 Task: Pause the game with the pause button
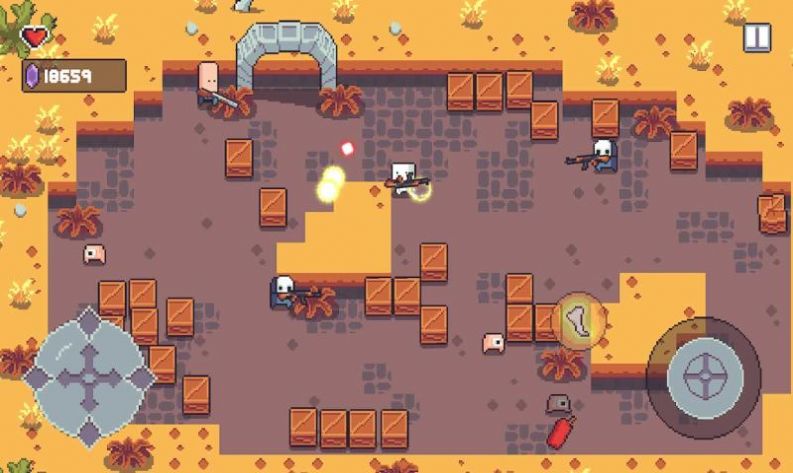pos(757,38)
